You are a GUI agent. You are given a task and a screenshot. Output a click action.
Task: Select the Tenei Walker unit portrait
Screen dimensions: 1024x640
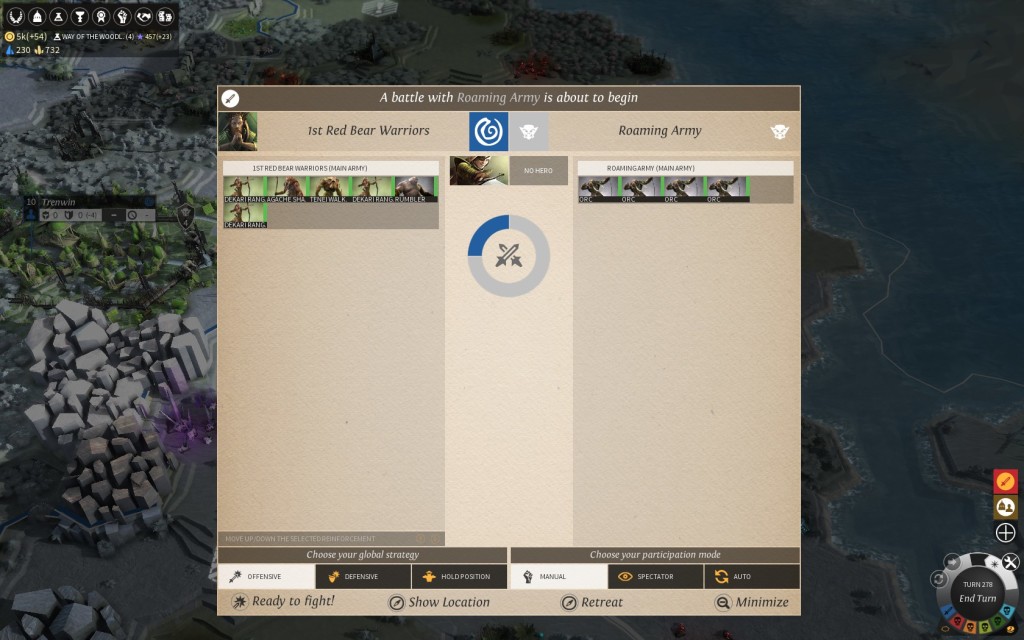pyautogui.click(x=329, y=189)
